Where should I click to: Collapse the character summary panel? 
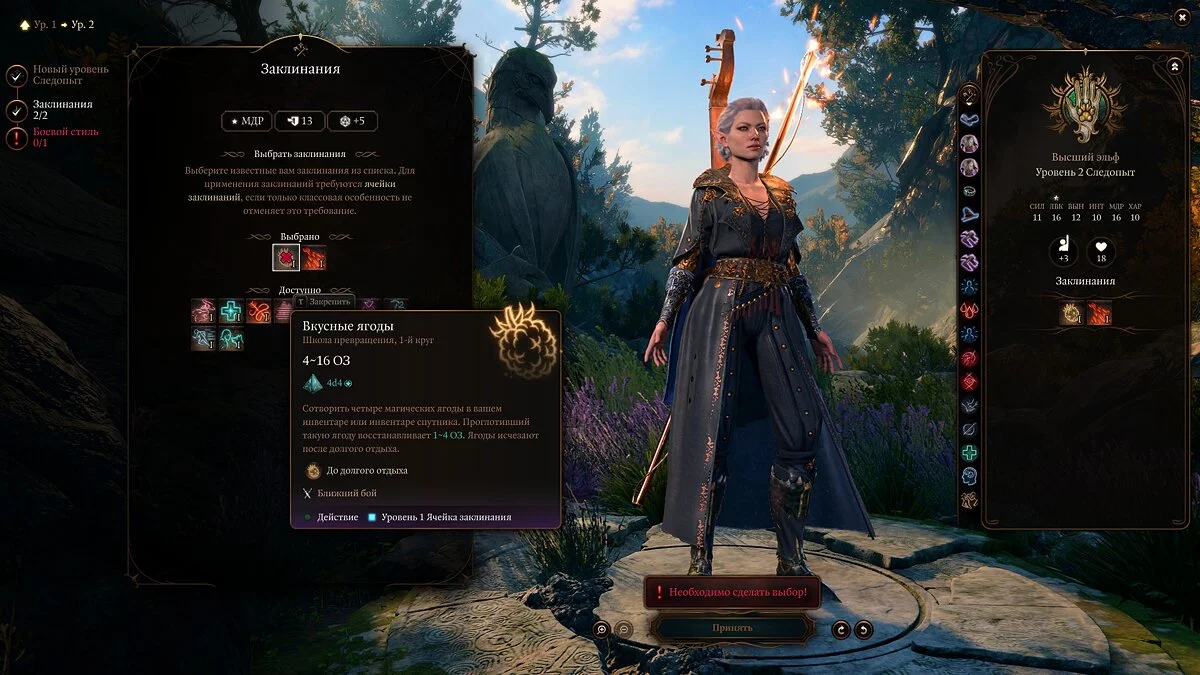point(1174,66)
